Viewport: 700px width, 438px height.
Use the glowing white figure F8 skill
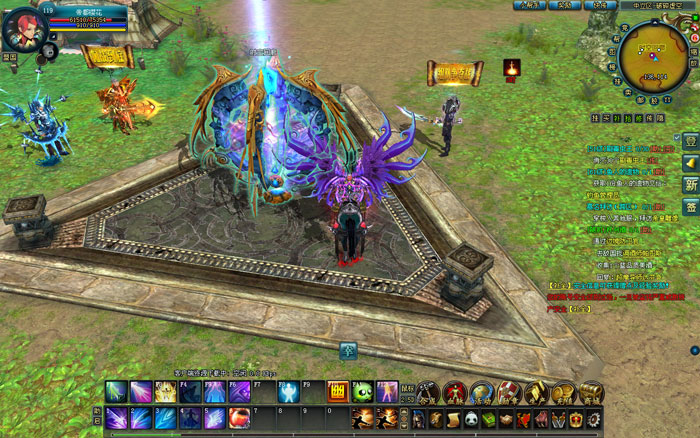pos(287,392)
